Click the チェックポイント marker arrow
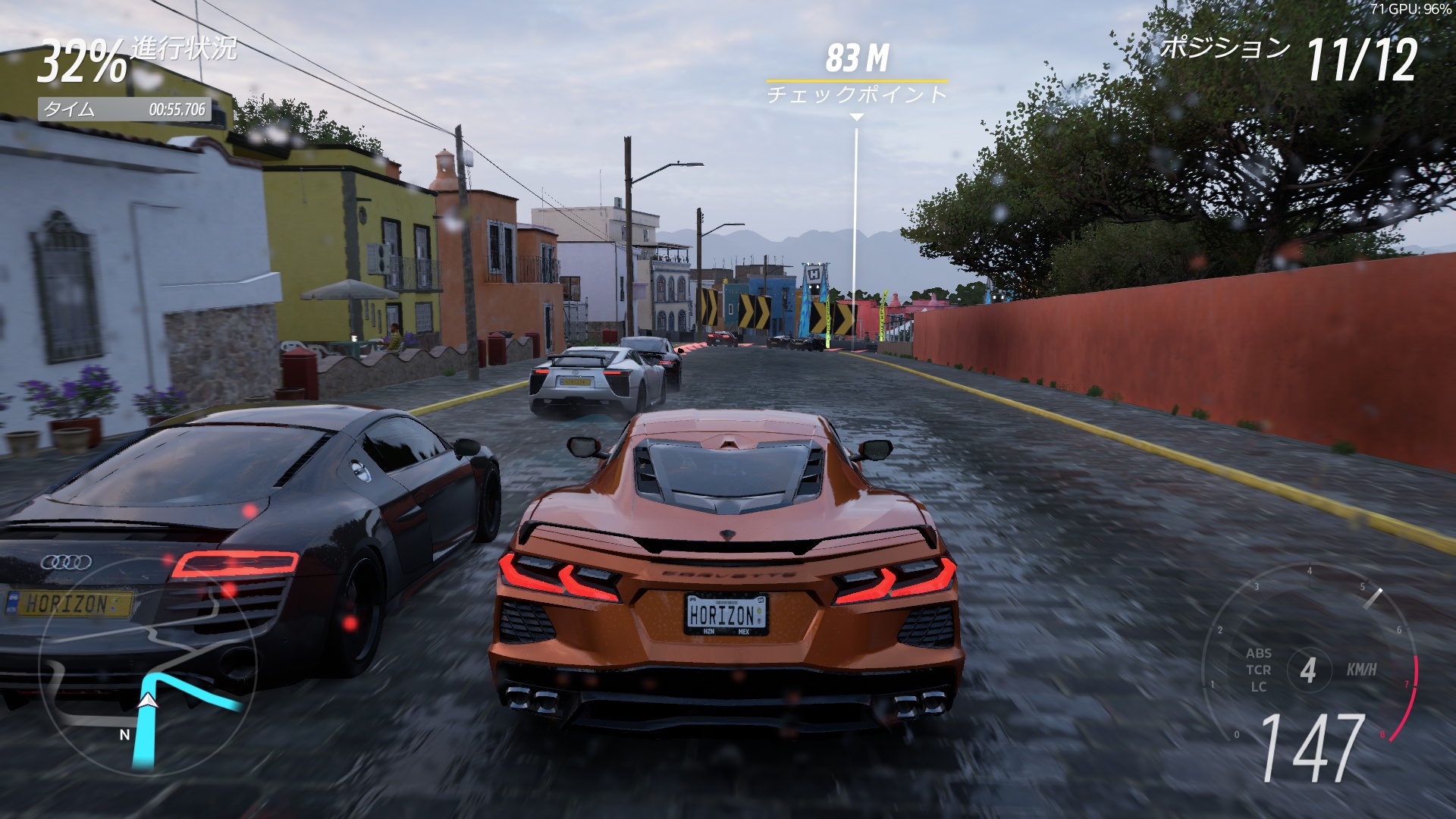 coord(857,115)
